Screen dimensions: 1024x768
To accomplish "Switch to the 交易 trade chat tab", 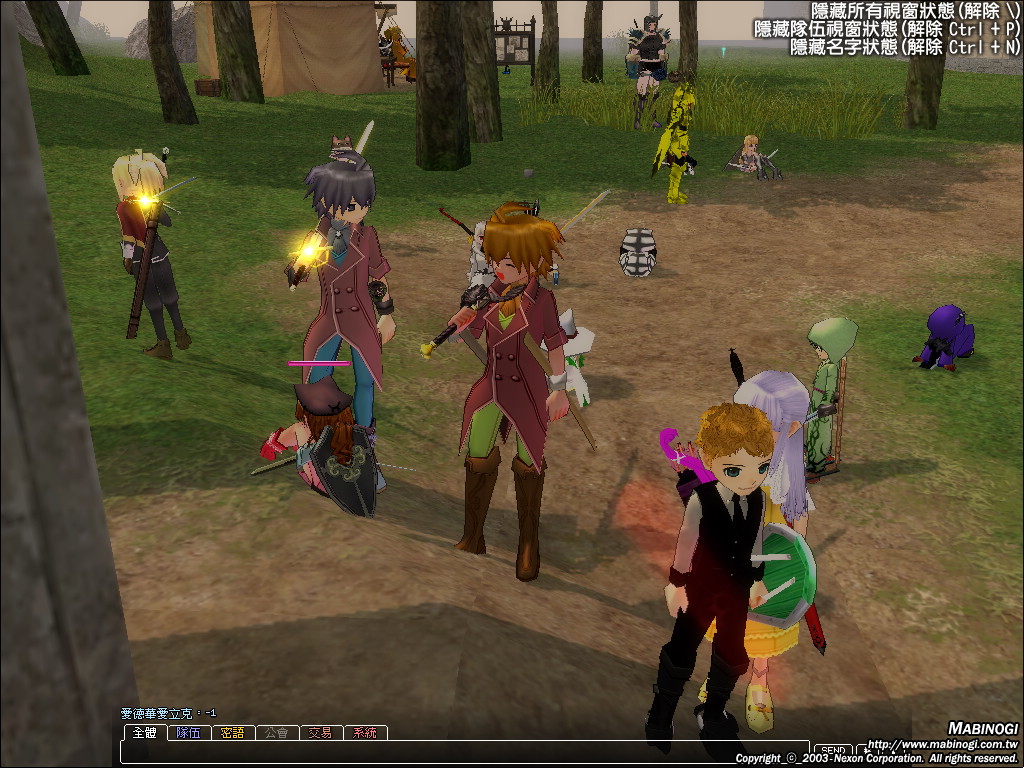I will 321,733.
